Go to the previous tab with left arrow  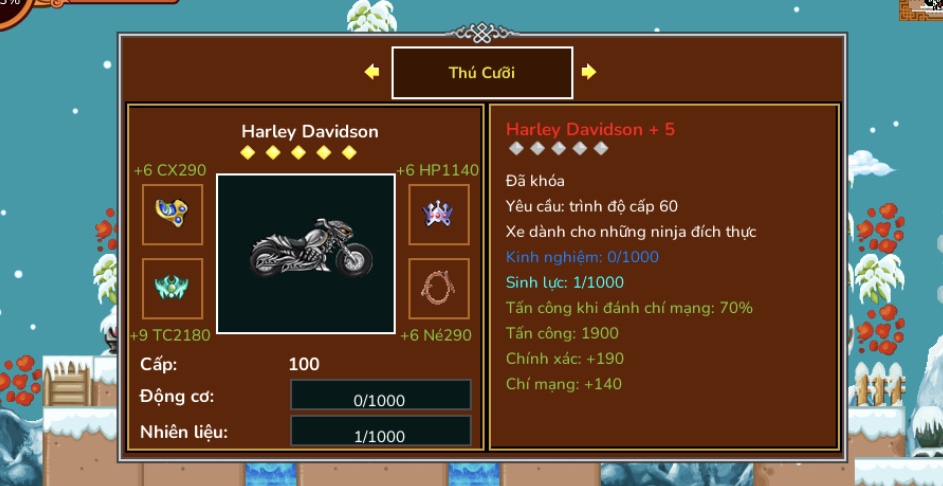pos(372,72)
